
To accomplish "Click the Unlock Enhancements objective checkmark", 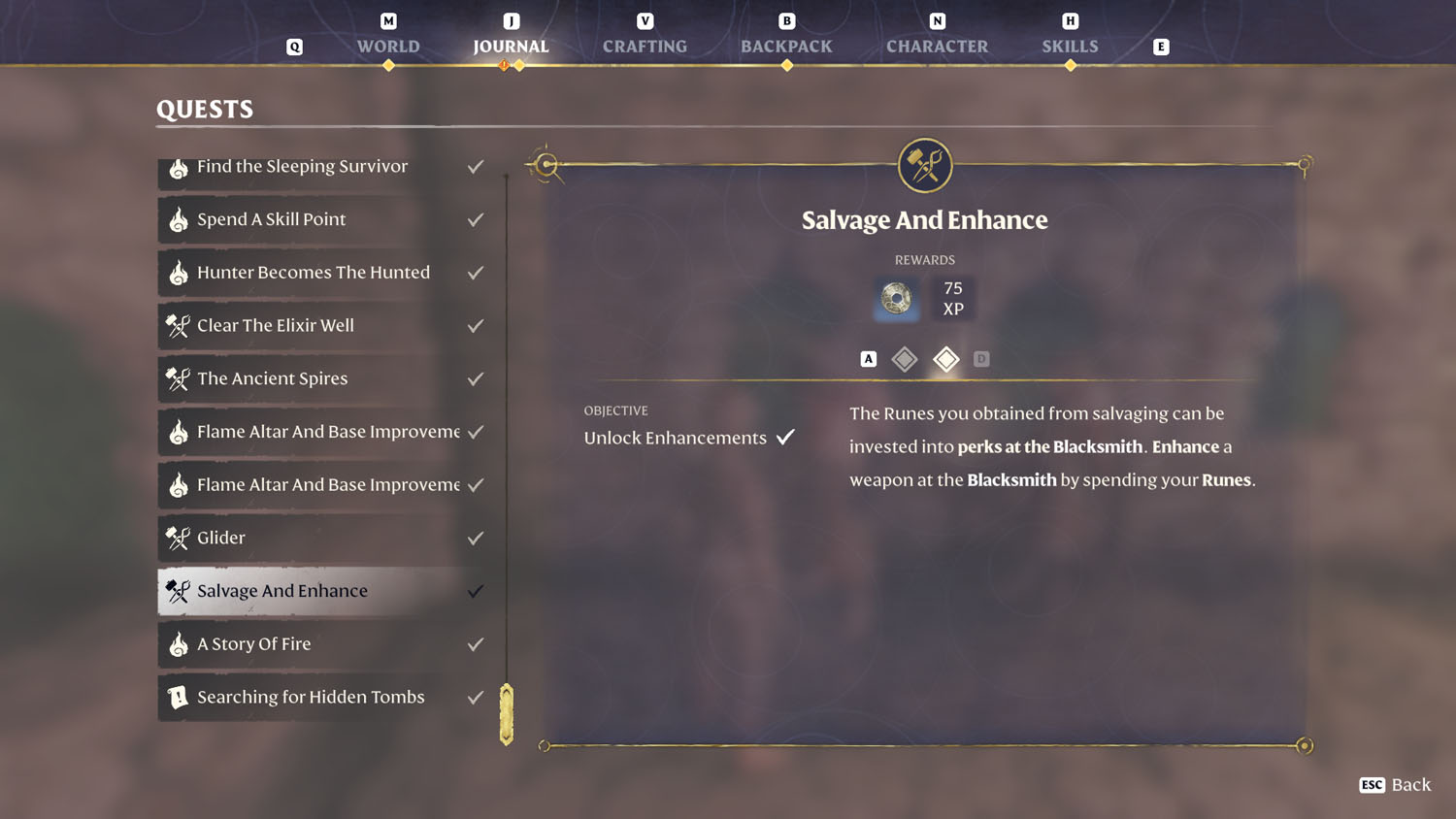I will click(x=786, y=436).
